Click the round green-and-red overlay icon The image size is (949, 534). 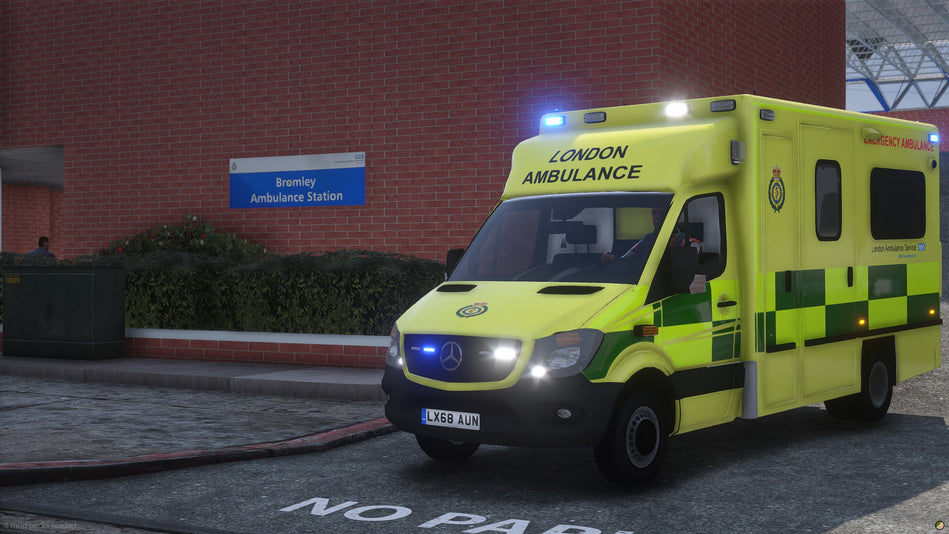939,524
